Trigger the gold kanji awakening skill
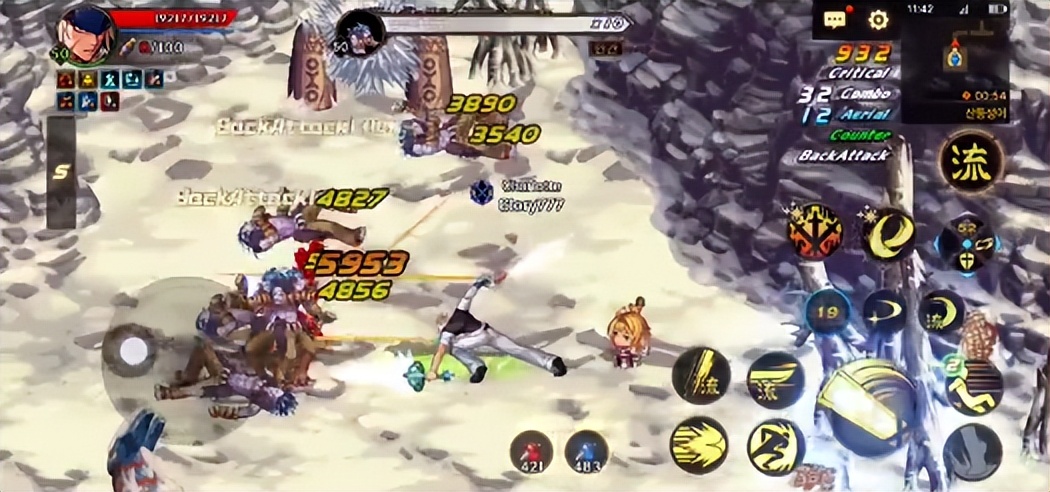This screenshot has width=1050, height=492. click(x=970, y=161)
